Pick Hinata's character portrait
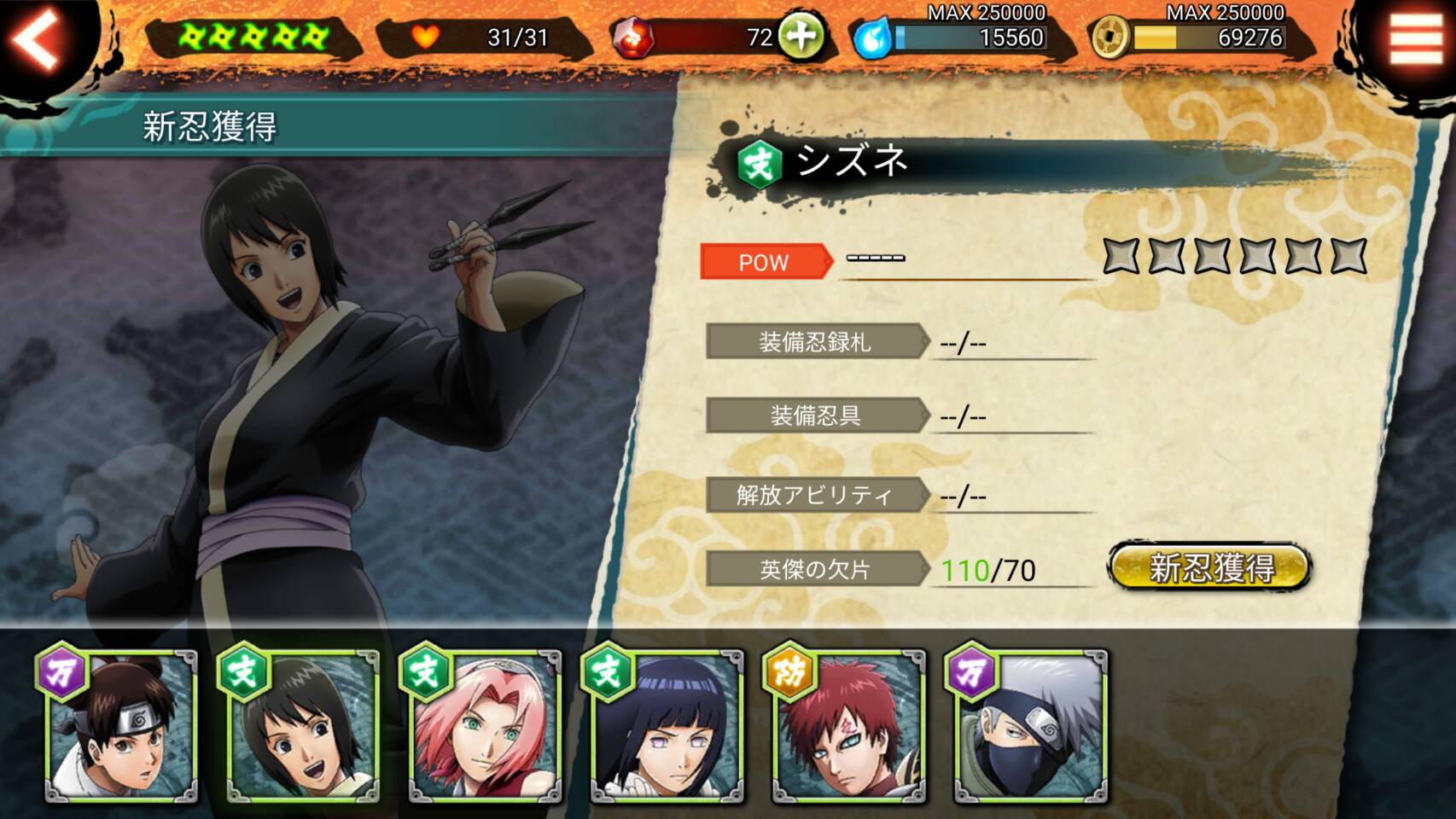This screenshot has height=819, width=1456. tap(666, 727)
